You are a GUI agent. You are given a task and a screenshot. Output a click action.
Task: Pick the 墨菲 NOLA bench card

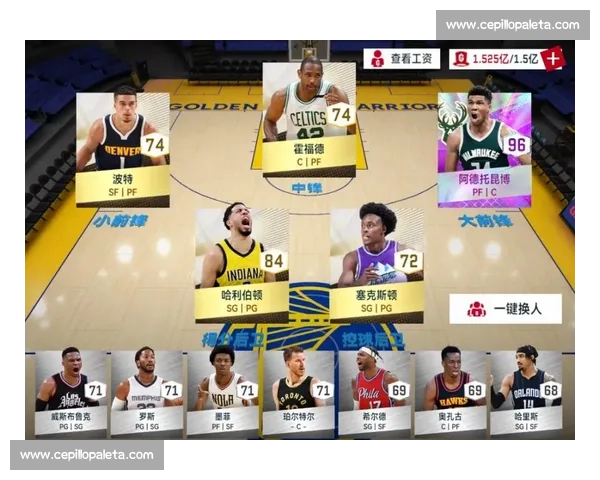point(222,392)
